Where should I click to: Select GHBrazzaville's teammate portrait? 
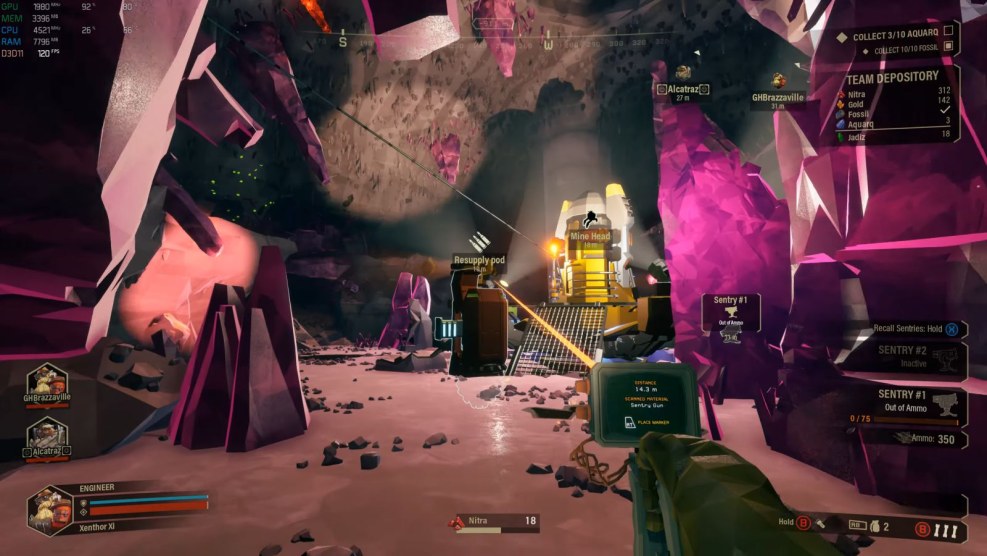pyautogui.click(x=47, y=384)
